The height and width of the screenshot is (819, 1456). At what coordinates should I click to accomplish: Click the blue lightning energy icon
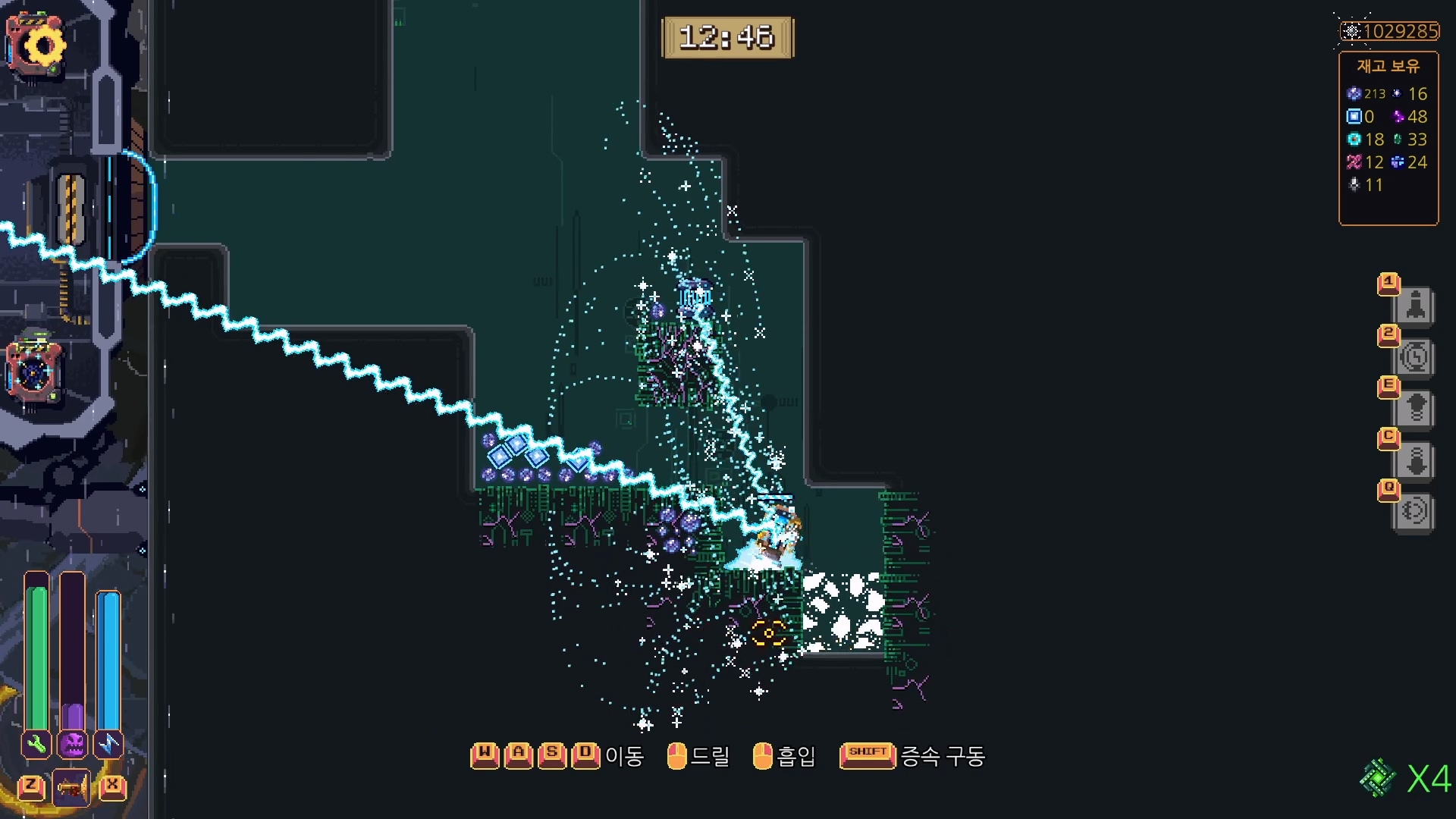108,744
